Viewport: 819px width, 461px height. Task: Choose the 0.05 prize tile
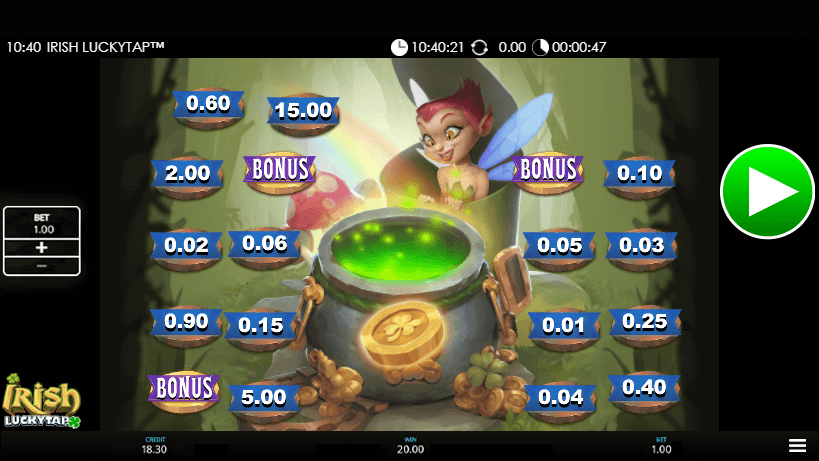(x=559, y=246)
